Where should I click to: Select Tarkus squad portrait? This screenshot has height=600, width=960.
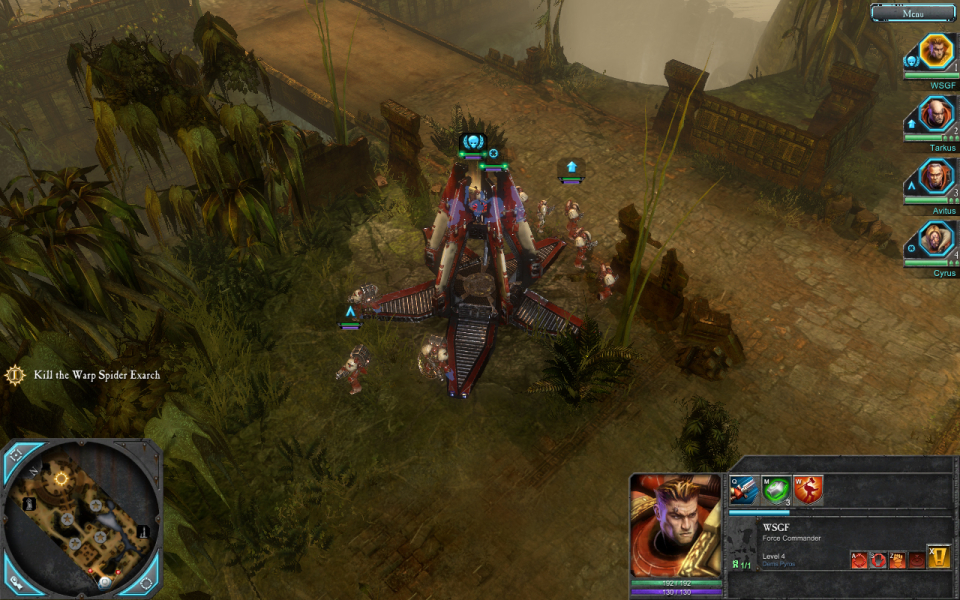(x=937, y=114)
